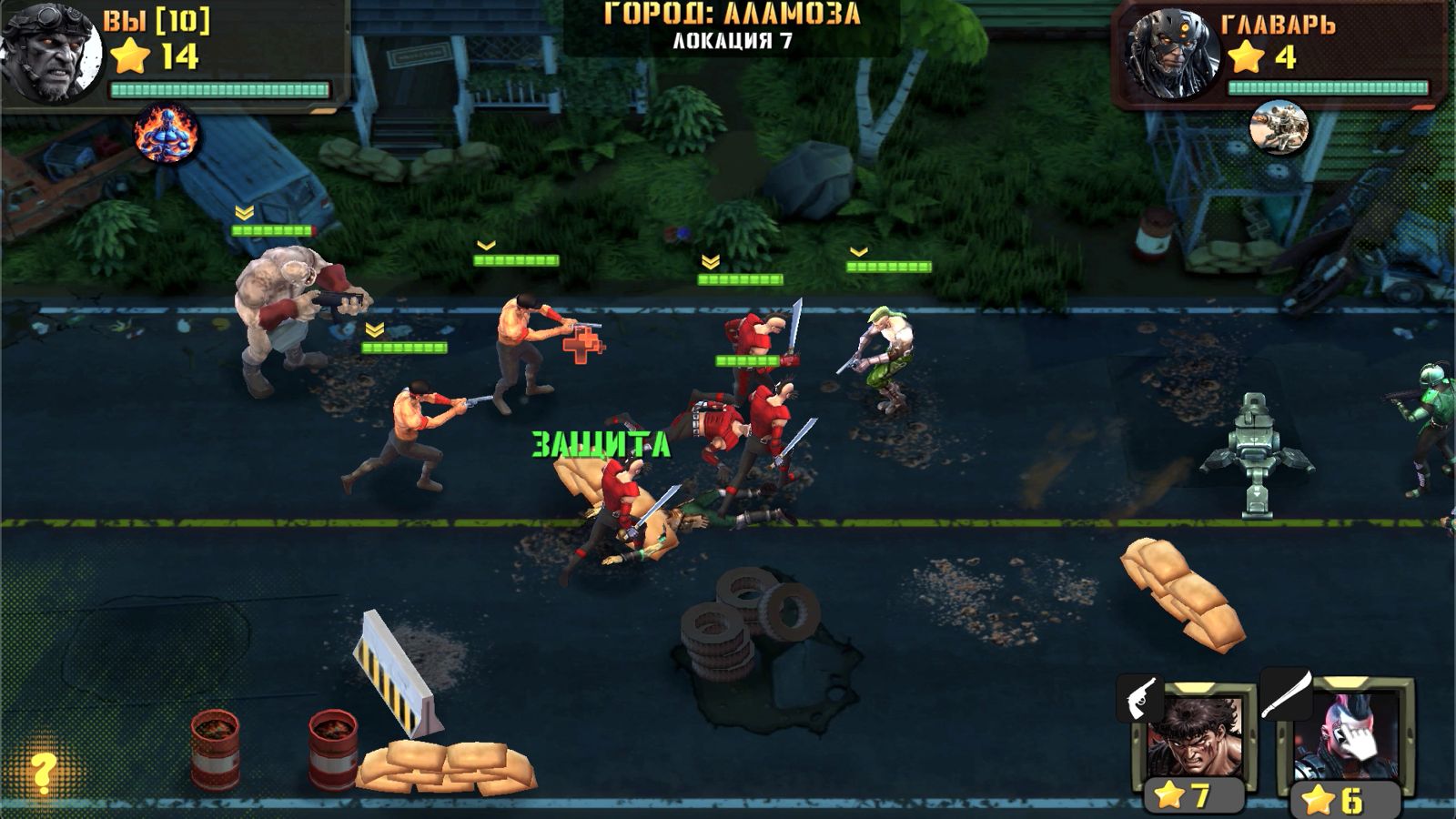
Task: Expand the yellow chevron above the brute's health bar
Action: pyautogui.click(x=243, y=211)
